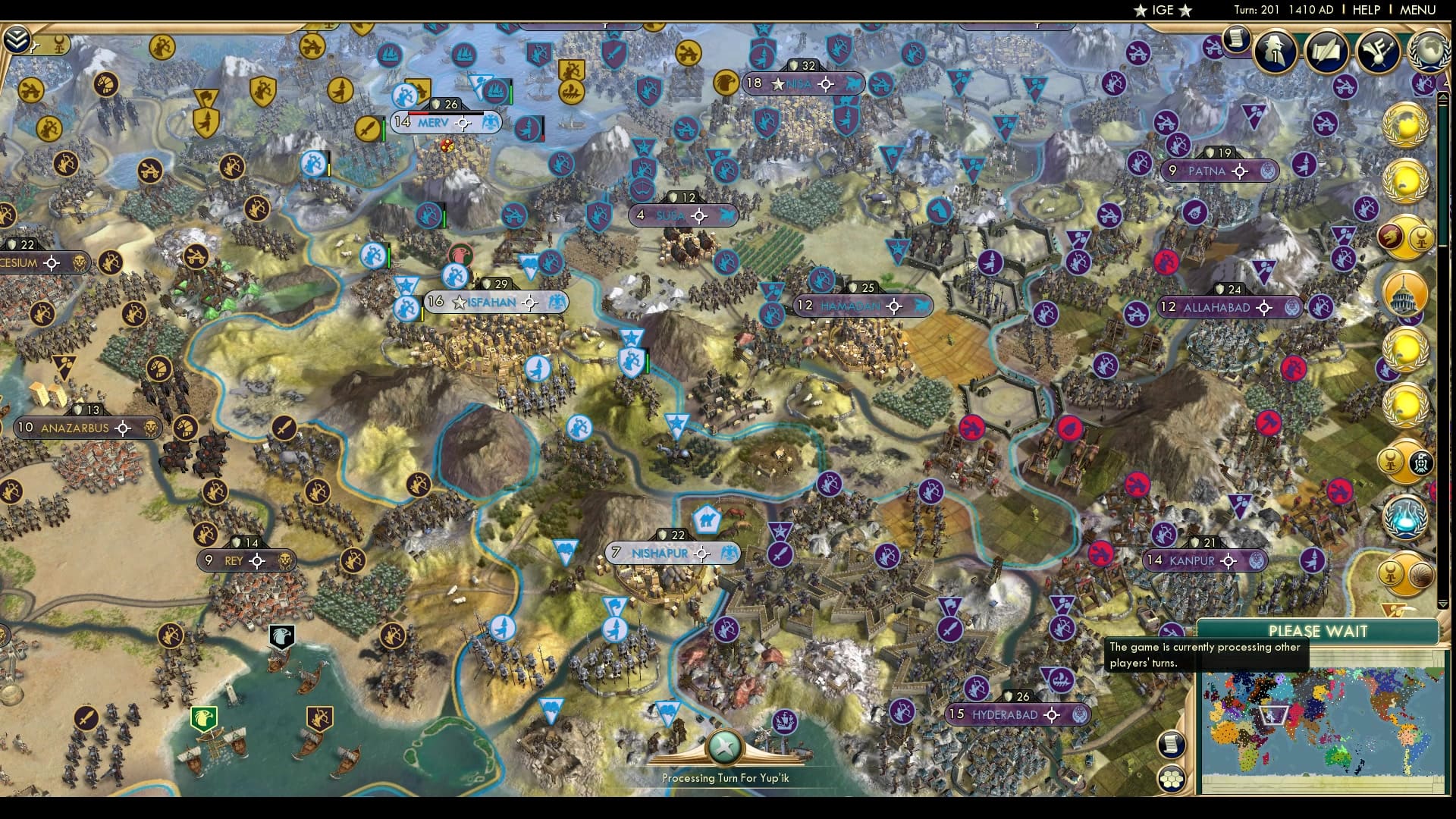This screenshot has width=1456, height=819.
Task: Click the up arrow above the notification stack
Action: tap(1443, 97)
